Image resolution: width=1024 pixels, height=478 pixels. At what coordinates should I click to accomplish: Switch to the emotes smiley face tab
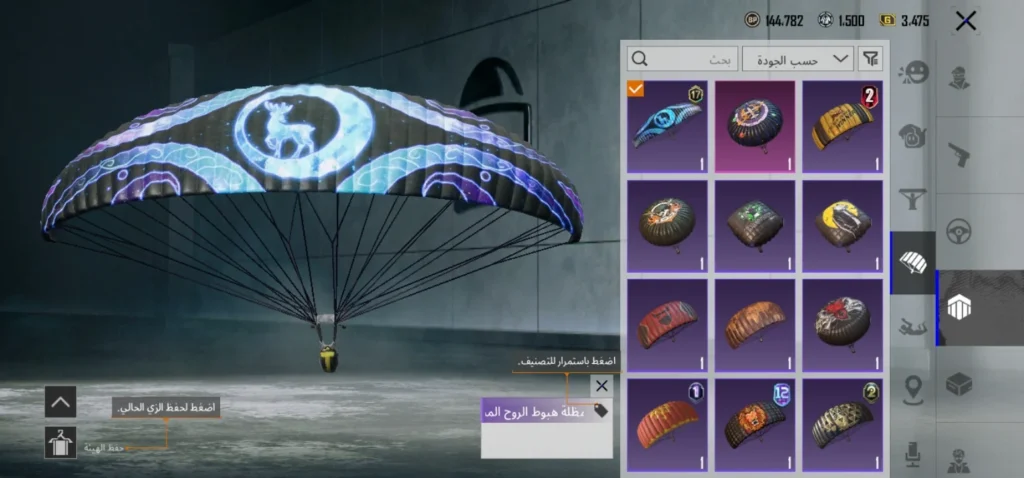(x=914, y=72)
